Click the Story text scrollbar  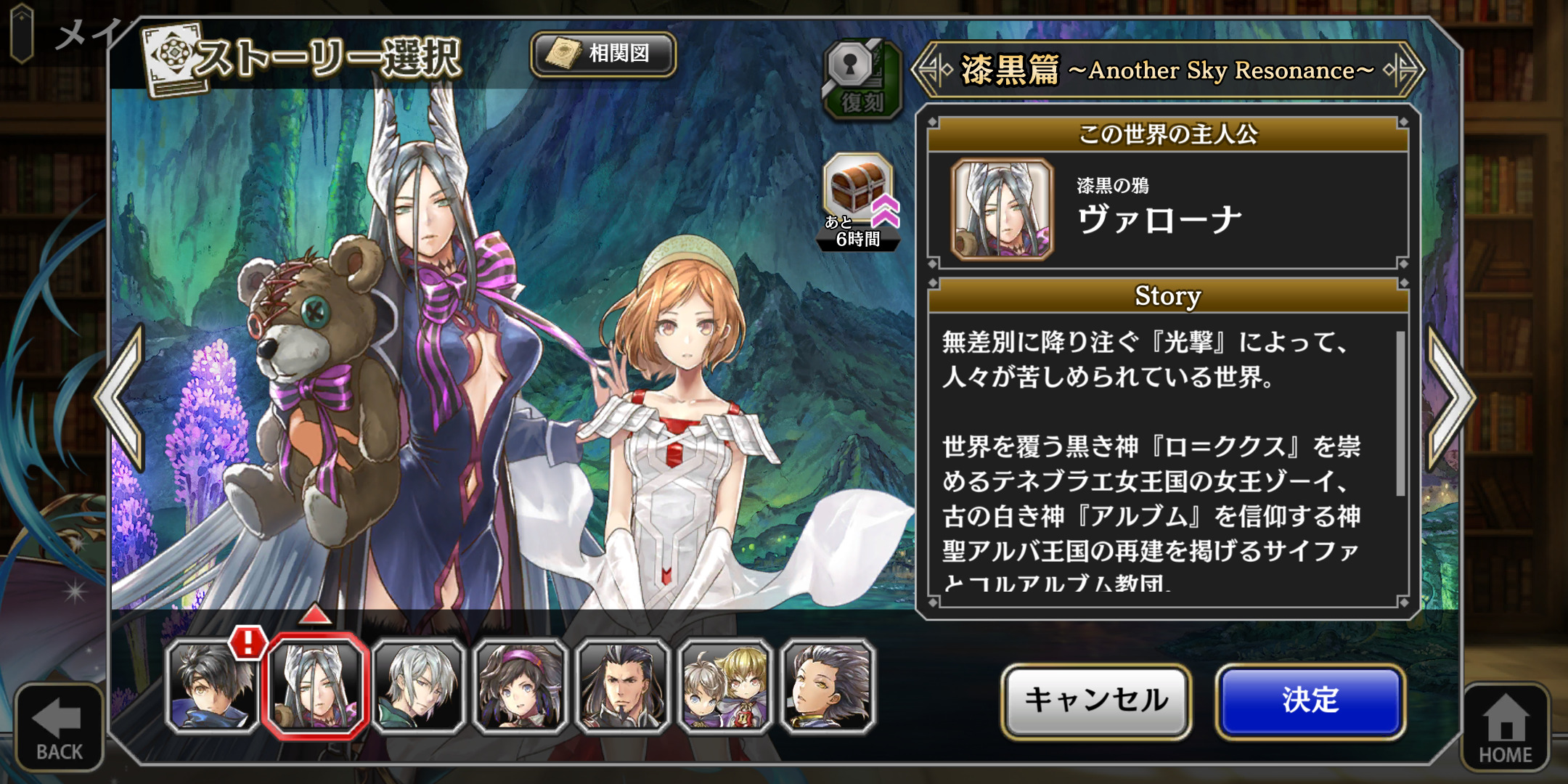tap(1400, 414)
